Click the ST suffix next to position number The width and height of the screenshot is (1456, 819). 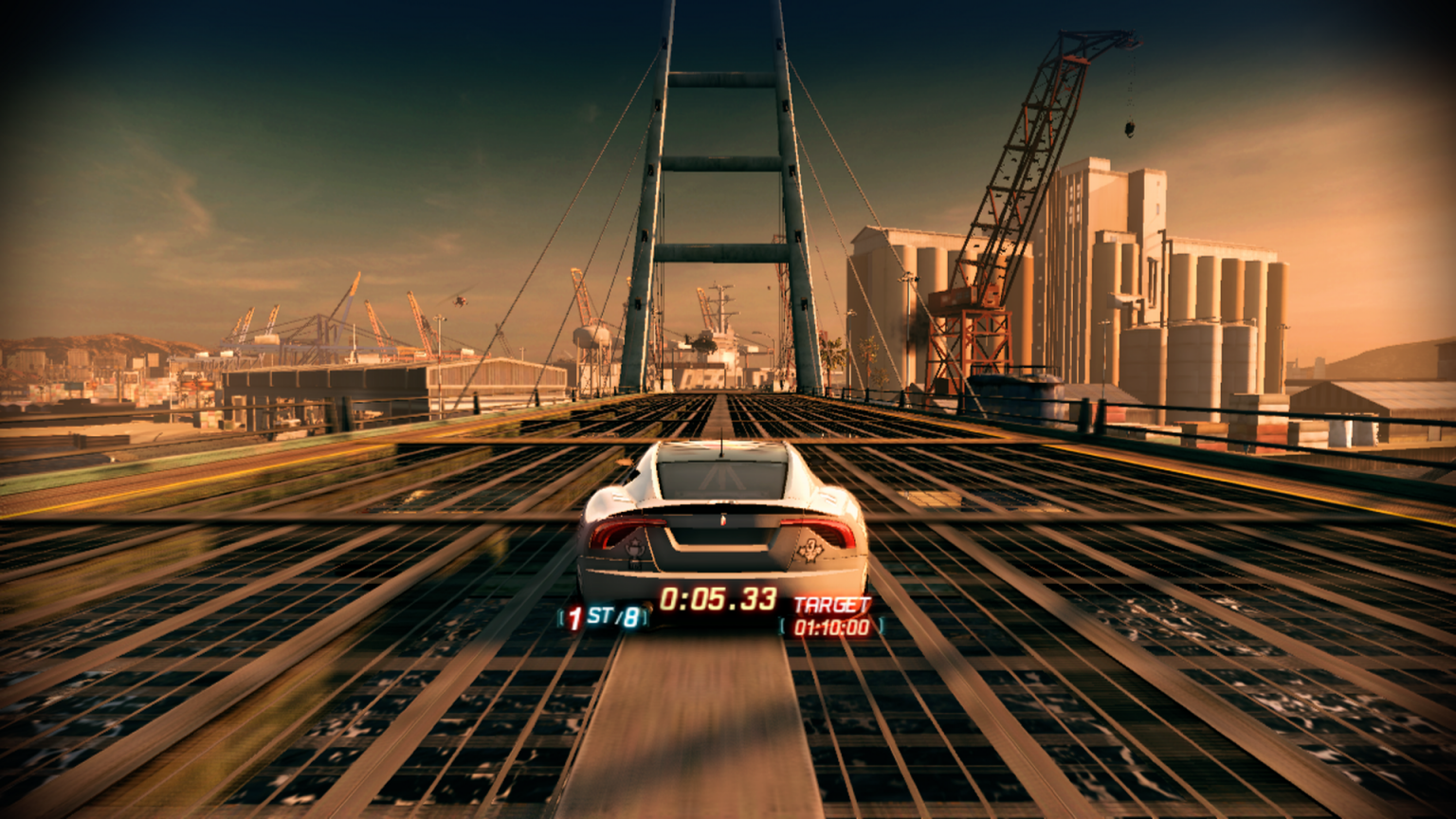tap(599, 615)
